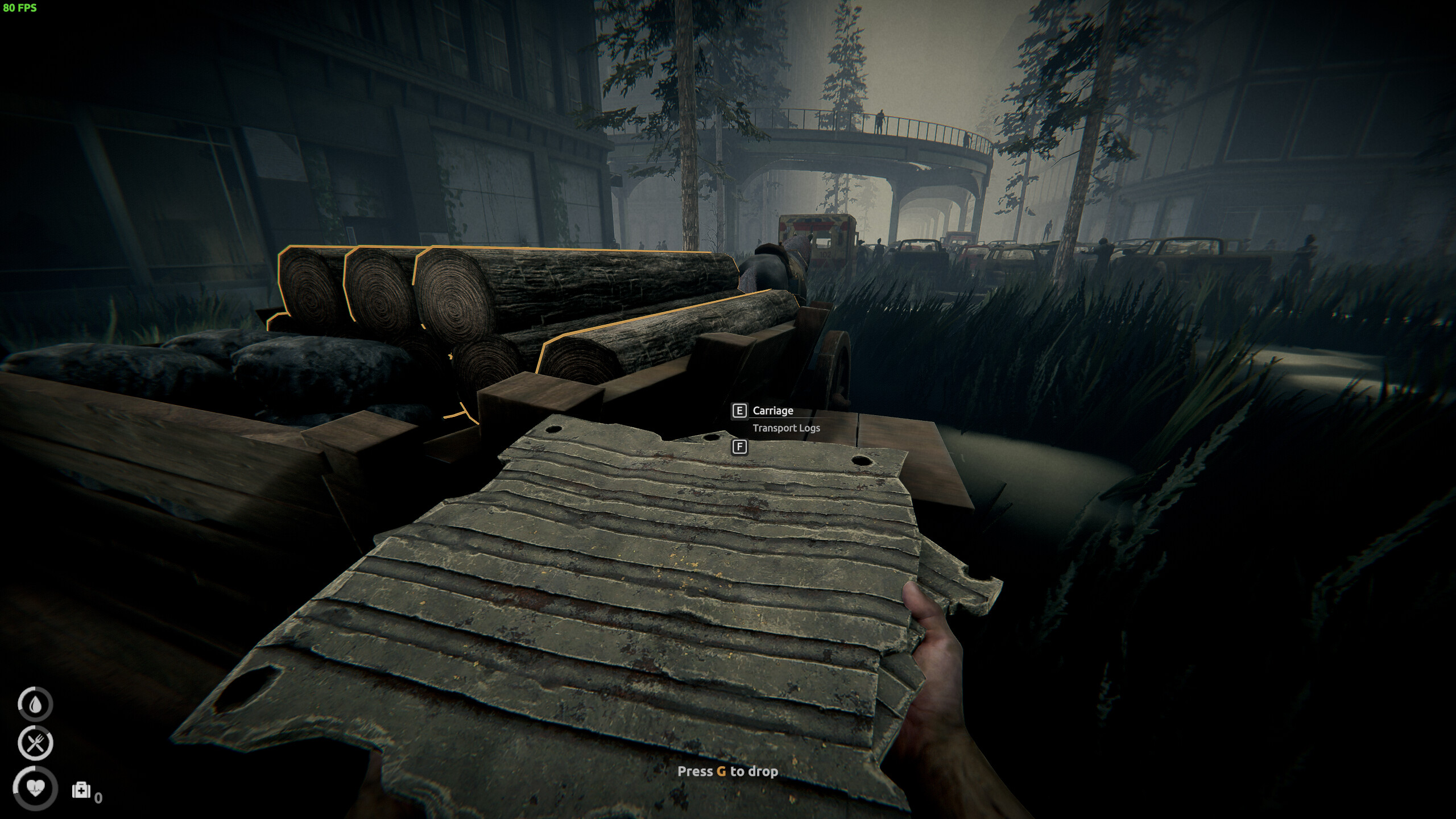Click the E key prompt beside Carriage
Viewport: 1456px width, 819px height.
739,411
